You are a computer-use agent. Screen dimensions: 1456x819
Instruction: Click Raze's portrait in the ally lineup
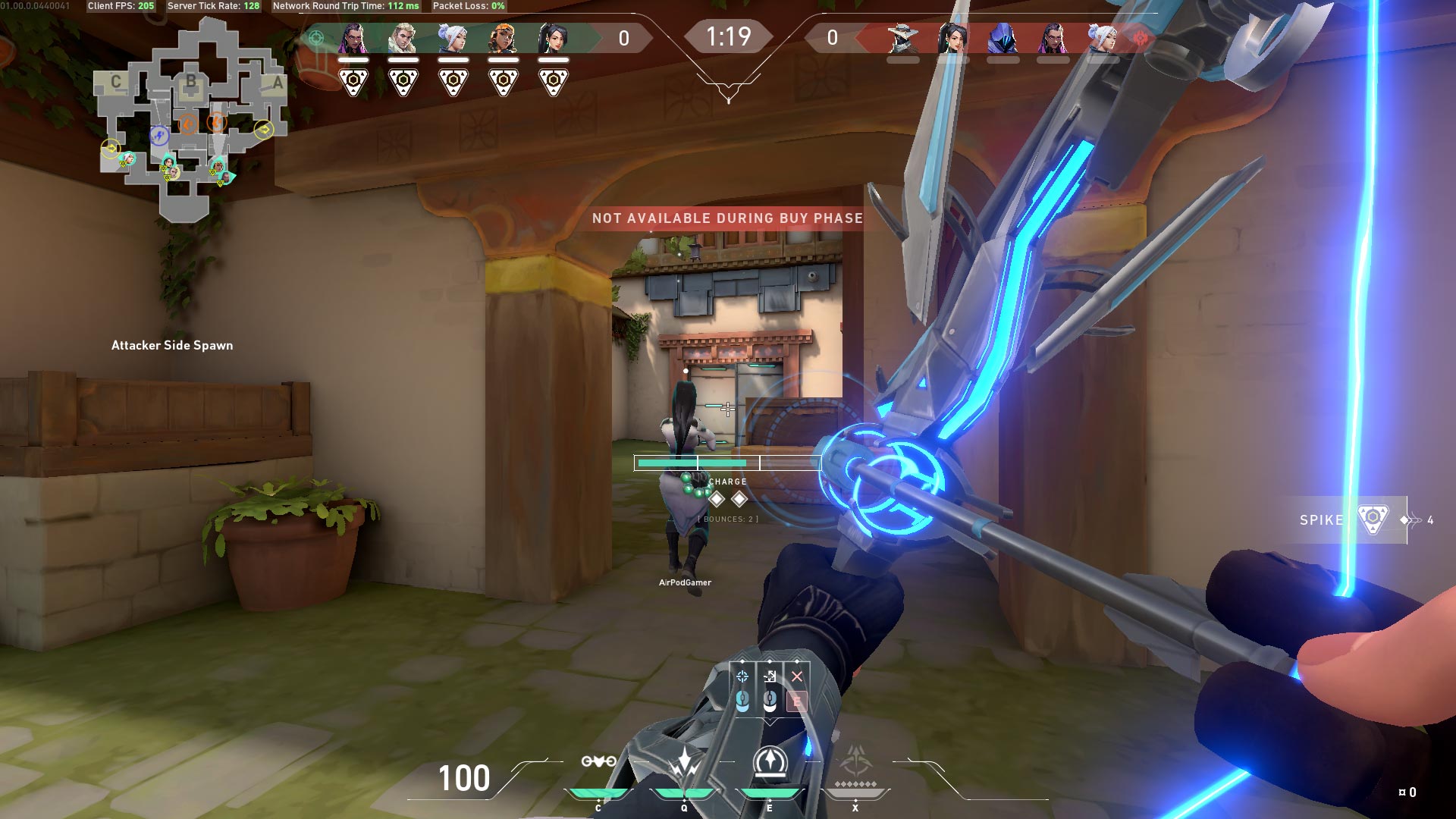coord(503,38)
